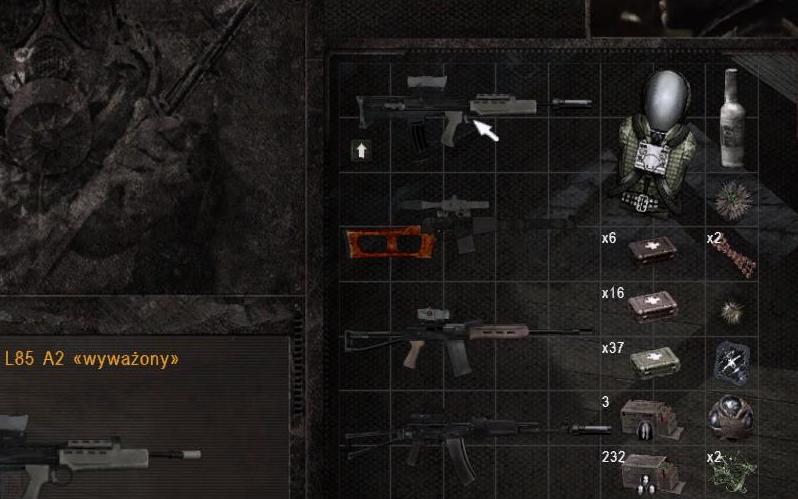Choose the blue crystal artifact
Image resolution: width=798 pixels, height=499 pixels.
[733, 360]
